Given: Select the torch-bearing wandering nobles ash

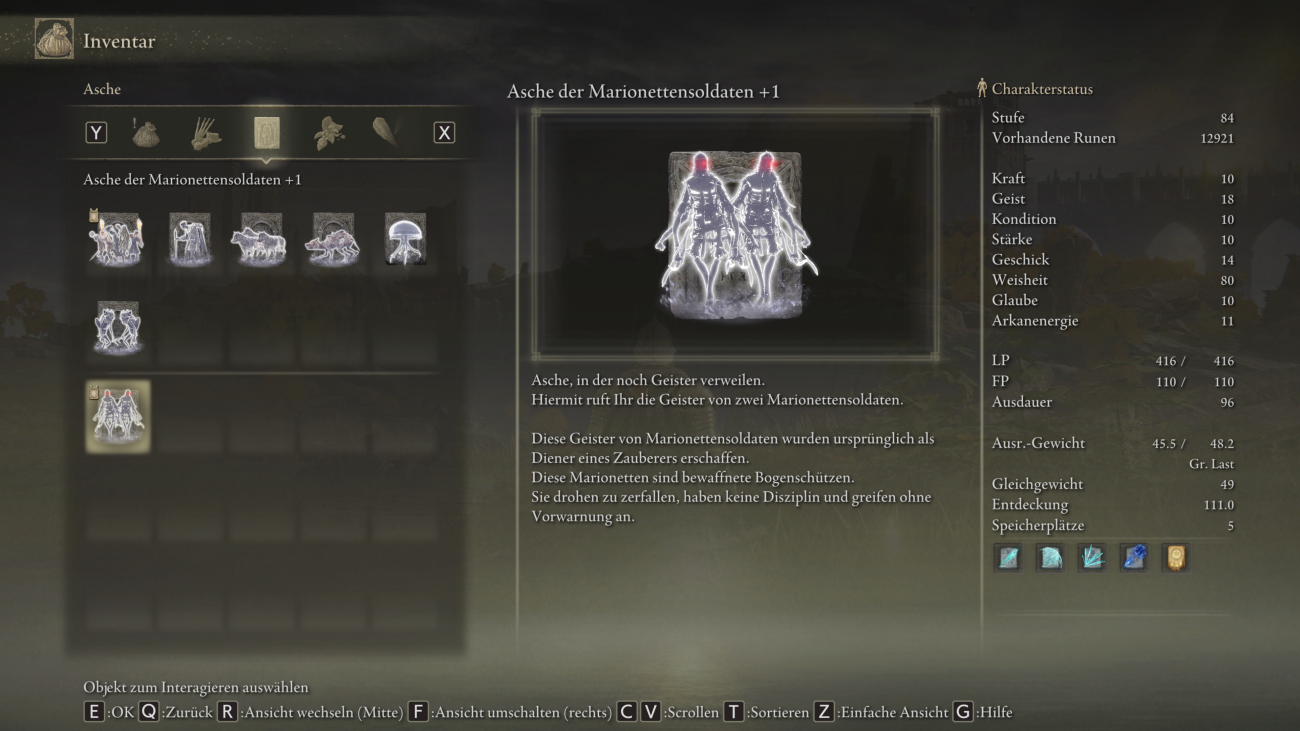Looking at the screenshot, I should [x=117, y=239].
